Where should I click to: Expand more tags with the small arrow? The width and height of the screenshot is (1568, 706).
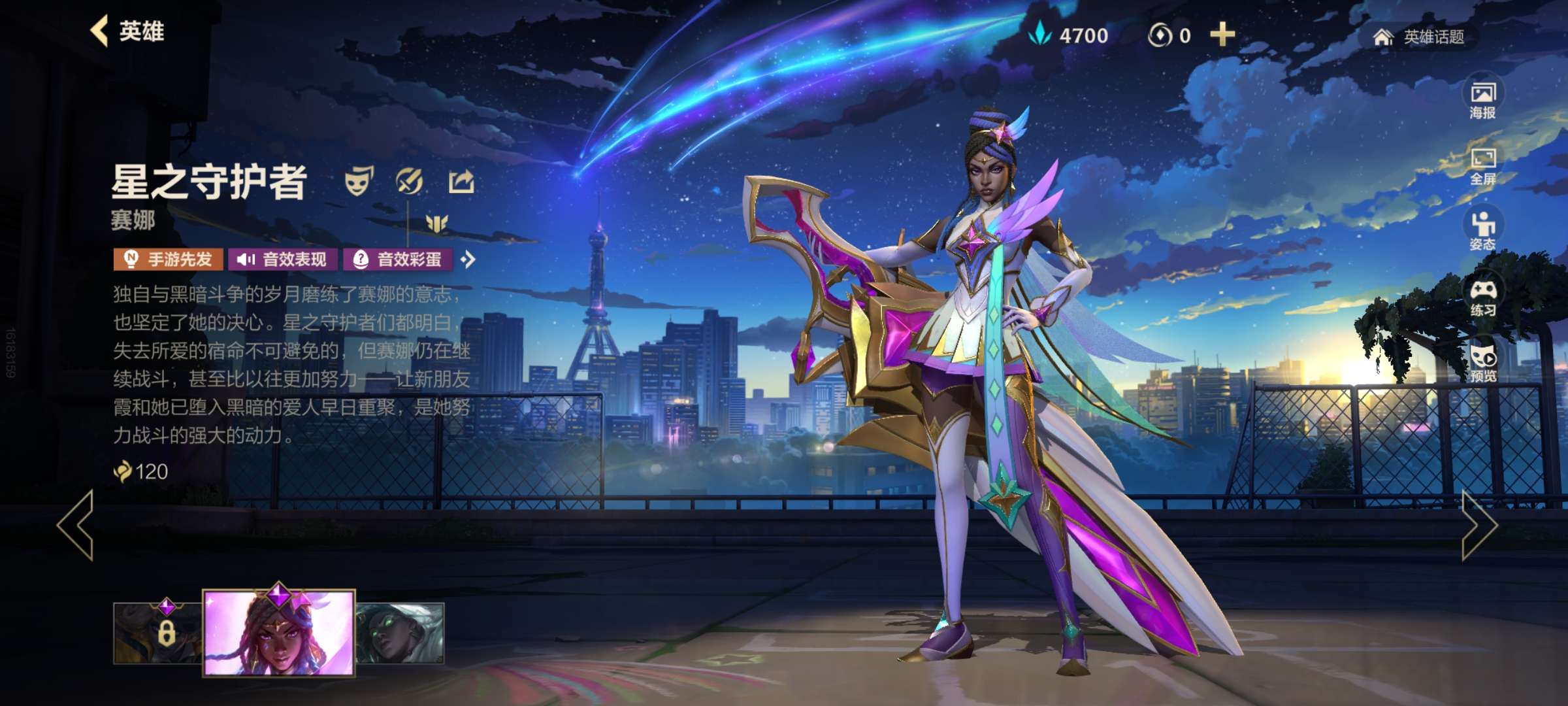pos(468,260)
